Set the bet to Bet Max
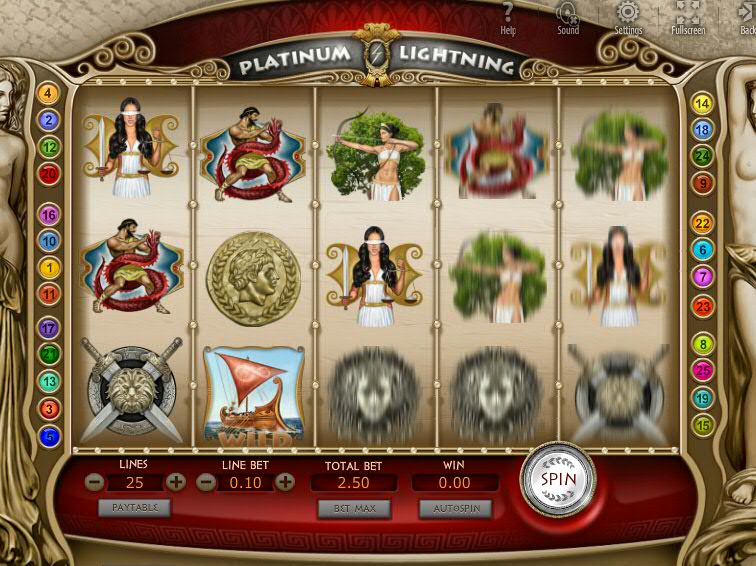This screenshot has width=756, height=566. point(353,508)
